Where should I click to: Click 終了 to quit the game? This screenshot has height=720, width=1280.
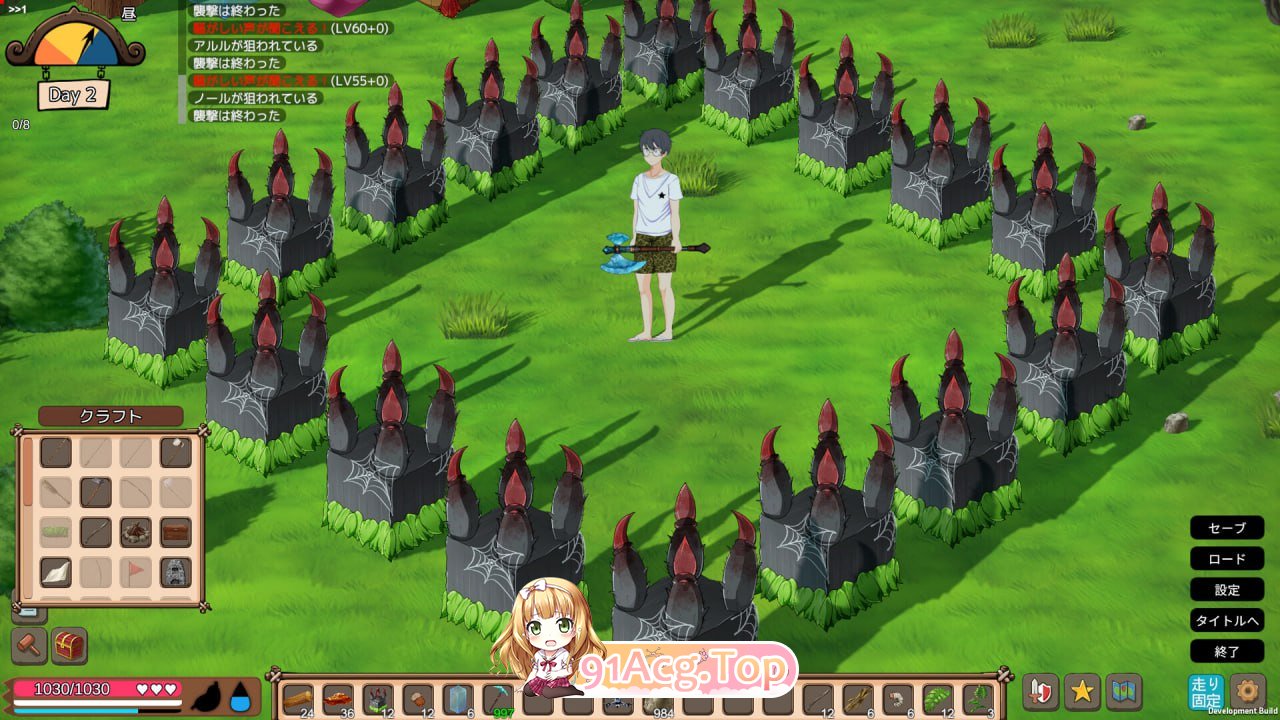[x=1227, y=652]
